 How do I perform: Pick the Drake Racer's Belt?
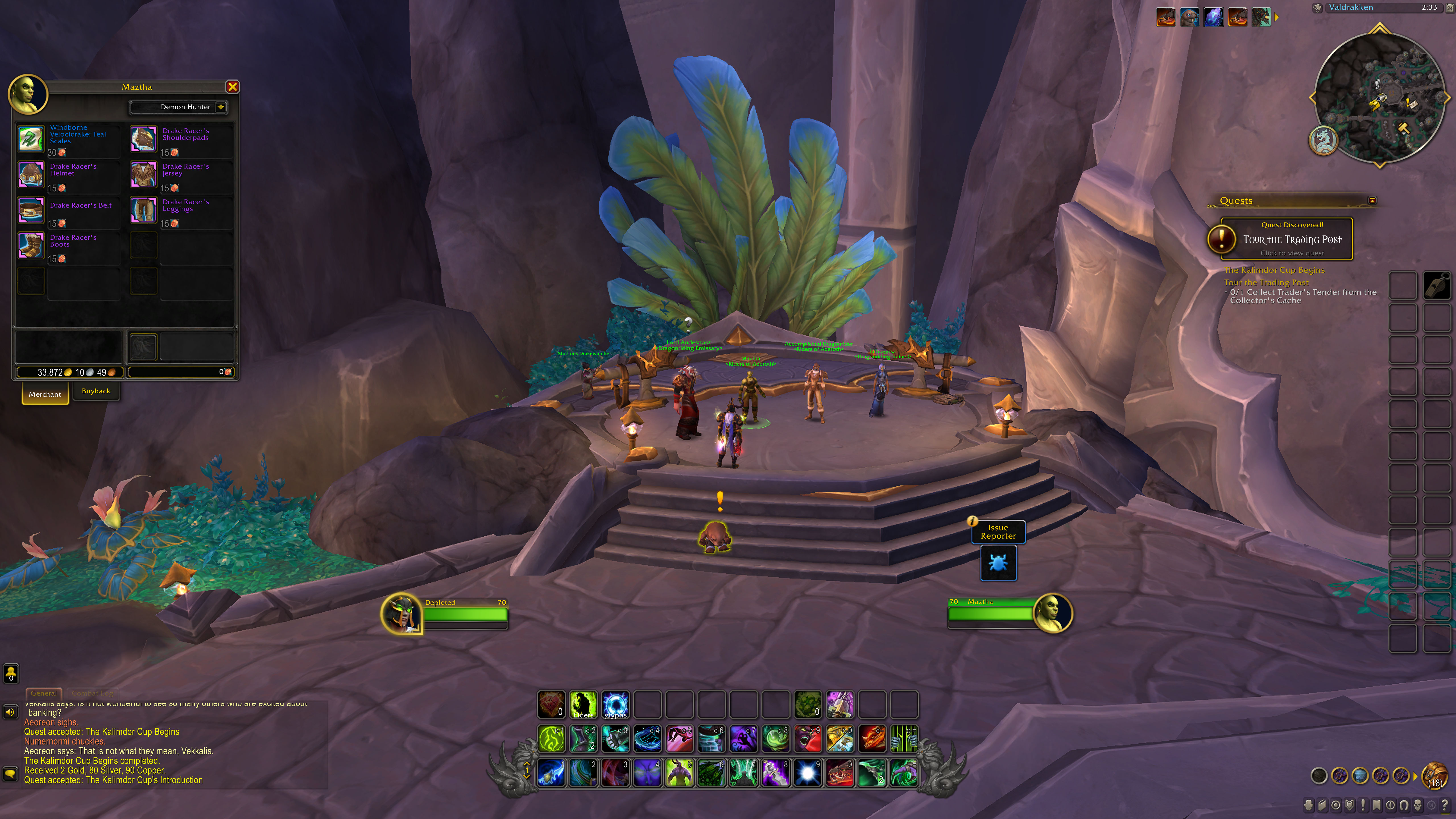pyautogui.click(x=31, y=210)
